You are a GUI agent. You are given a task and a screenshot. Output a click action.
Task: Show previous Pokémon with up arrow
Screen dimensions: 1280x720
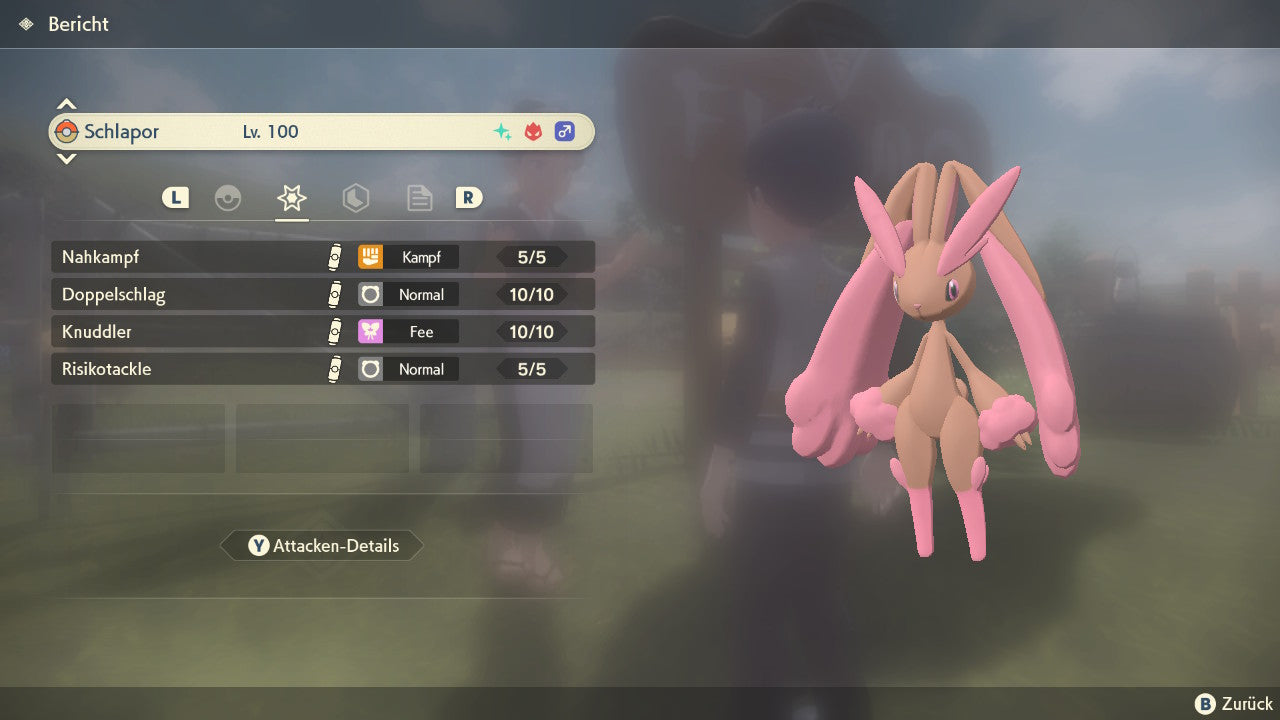pyautogui.click(x=66, y=104)
